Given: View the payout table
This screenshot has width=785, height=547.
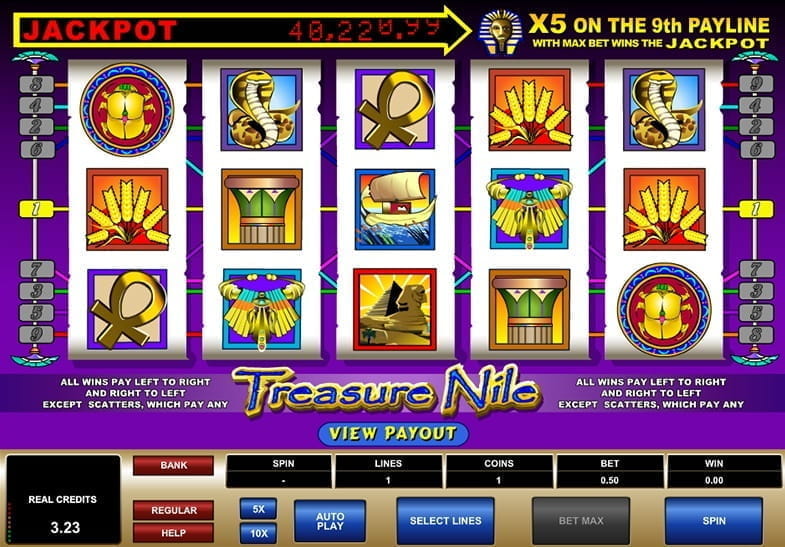Looking at the screenshot, I should [393, 434].
